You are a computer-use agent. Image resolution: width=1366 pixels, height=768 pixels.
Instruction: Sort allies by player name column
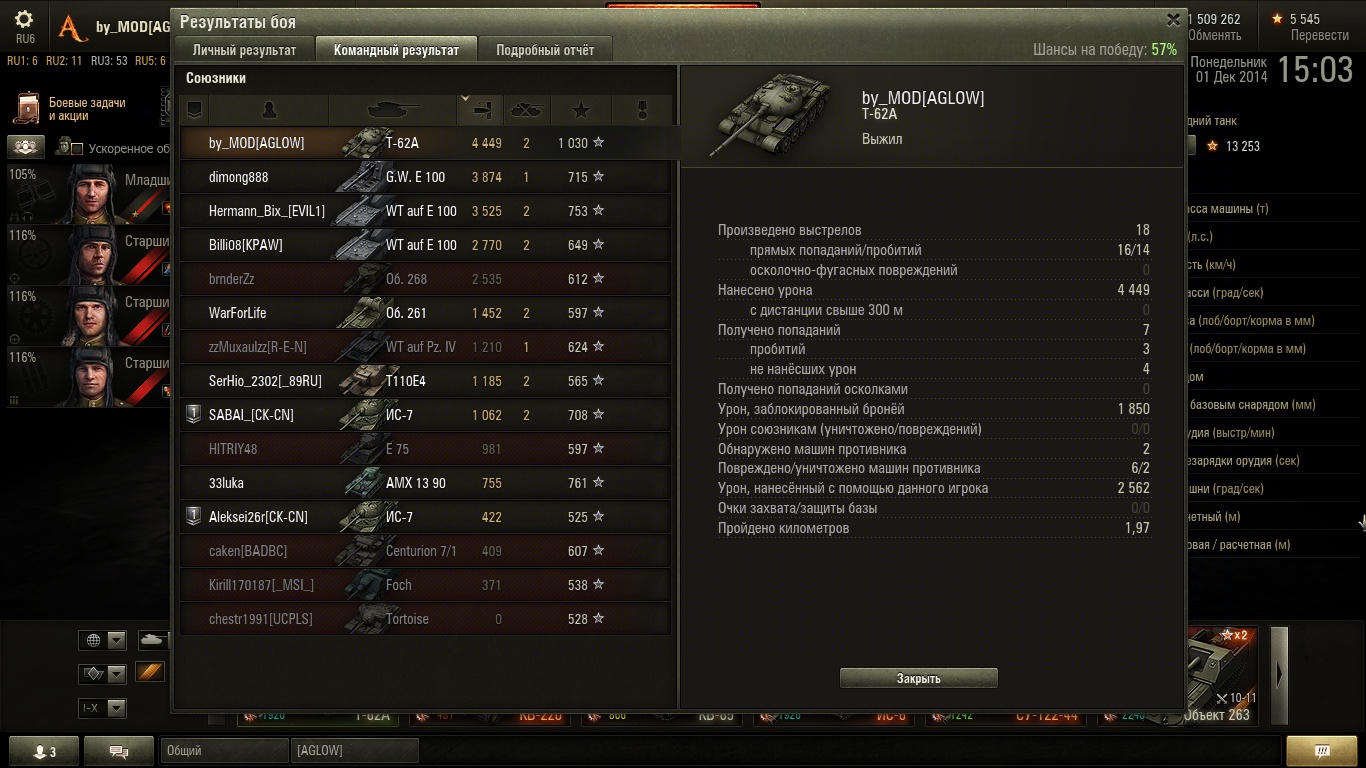pyautogui.click(x=268, y=109)
